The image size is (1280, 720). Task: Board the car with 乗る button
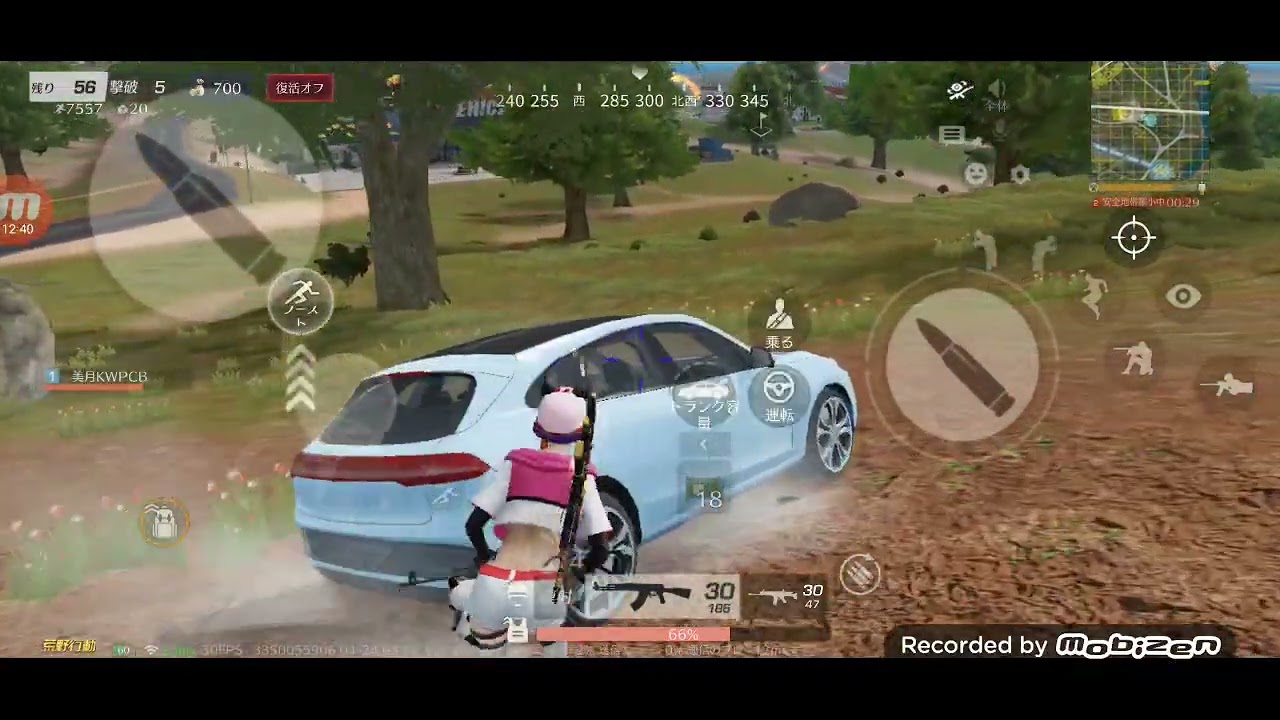click(779, 324)
